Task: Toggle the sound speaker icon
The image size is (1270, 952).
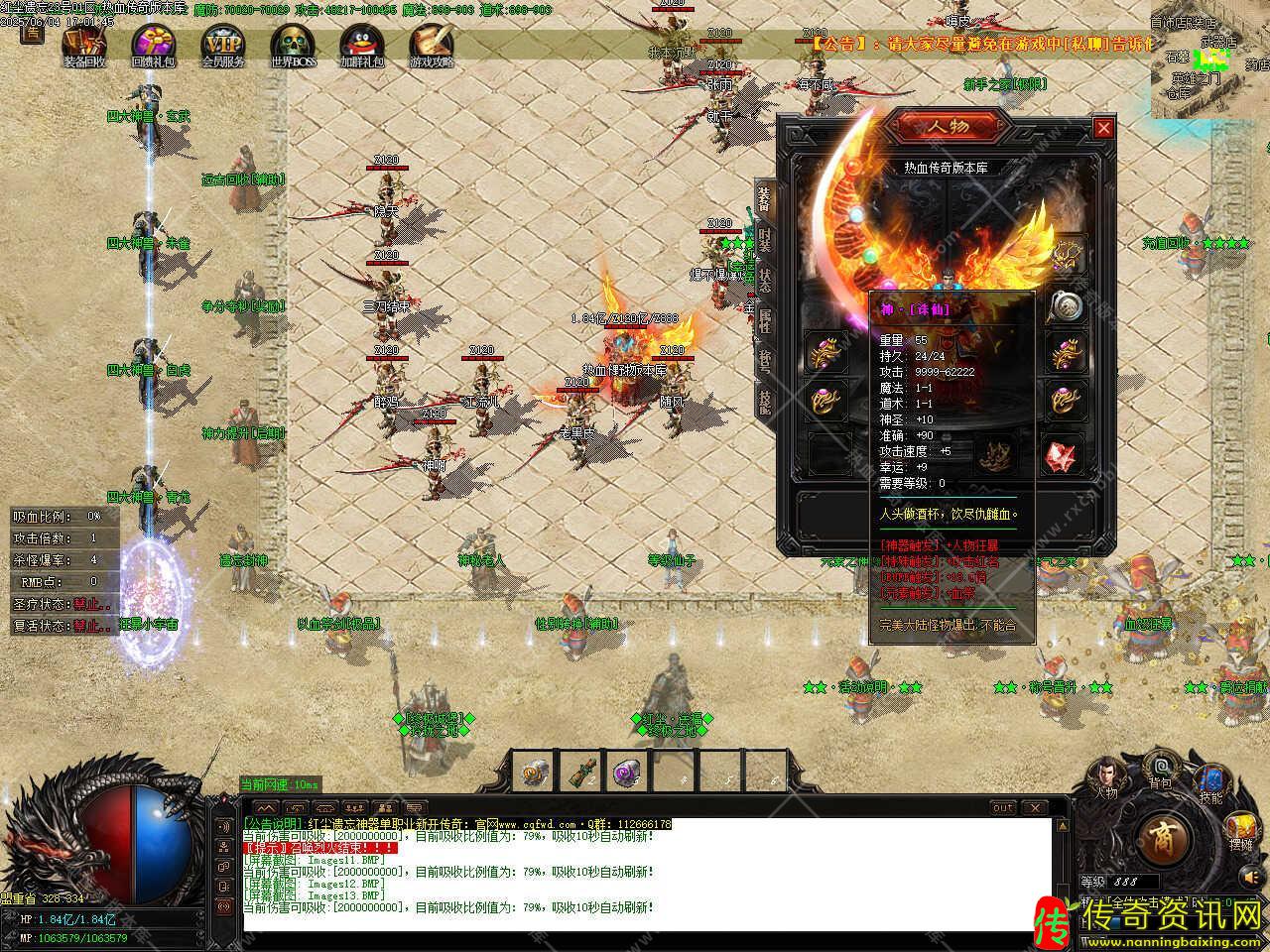Action: pos(1247,877)
